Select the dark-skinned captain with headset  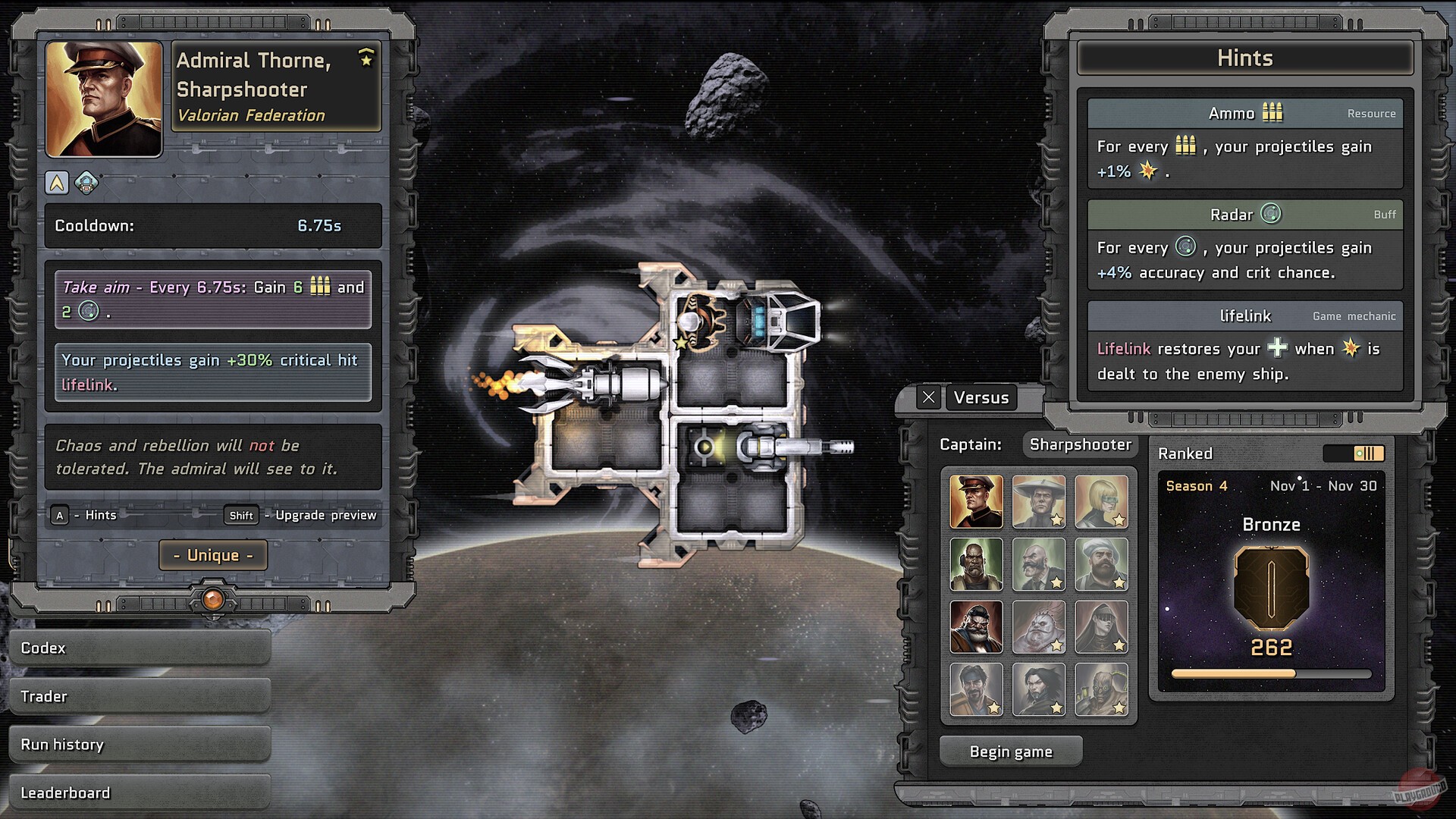point(976,565)
